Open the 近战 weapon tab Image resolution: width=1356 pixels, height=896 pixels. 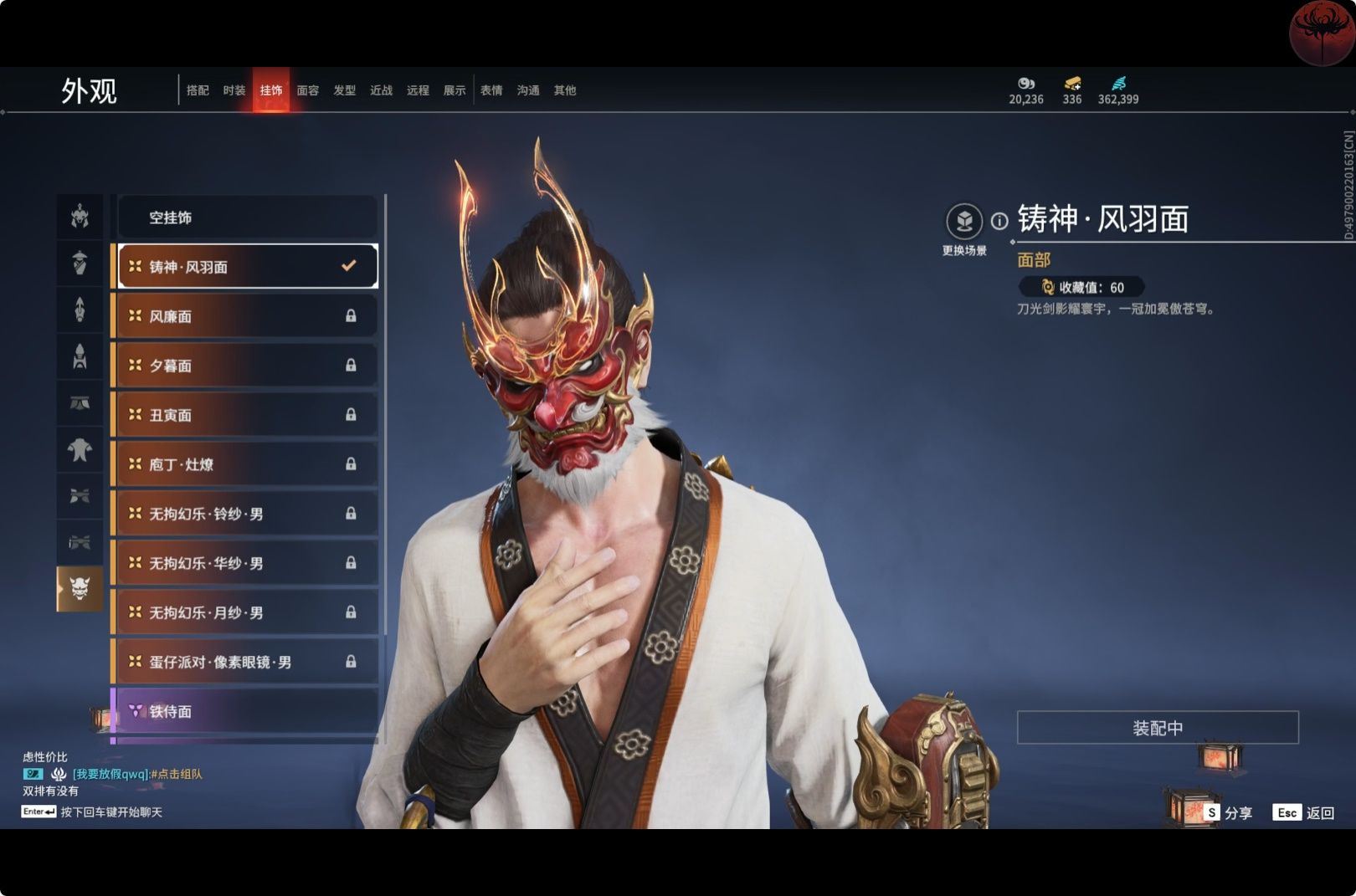tap(382, 90)
